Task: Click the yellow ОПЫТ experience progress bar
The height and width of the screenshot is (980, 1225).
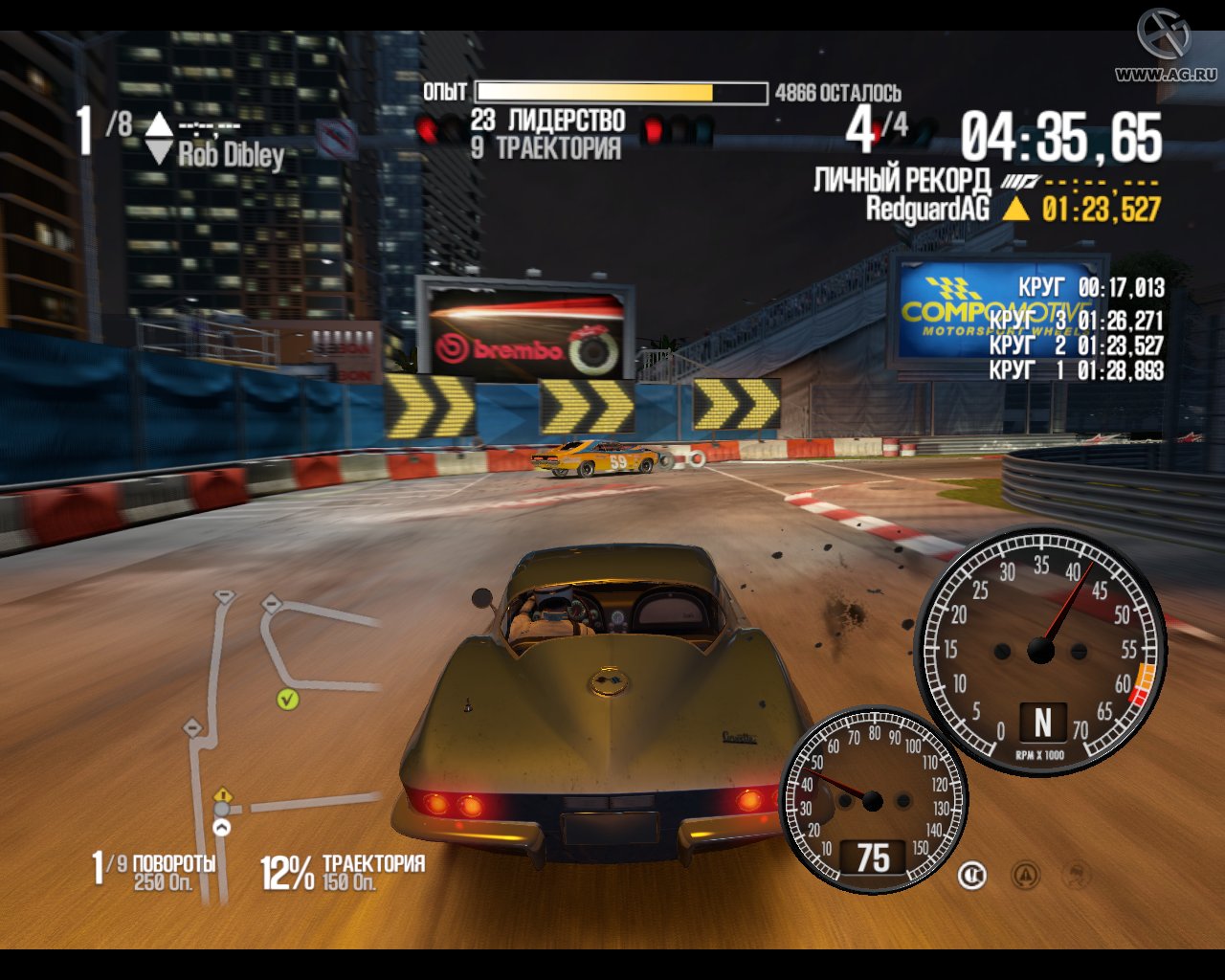Action: click(x=593, y=93)
